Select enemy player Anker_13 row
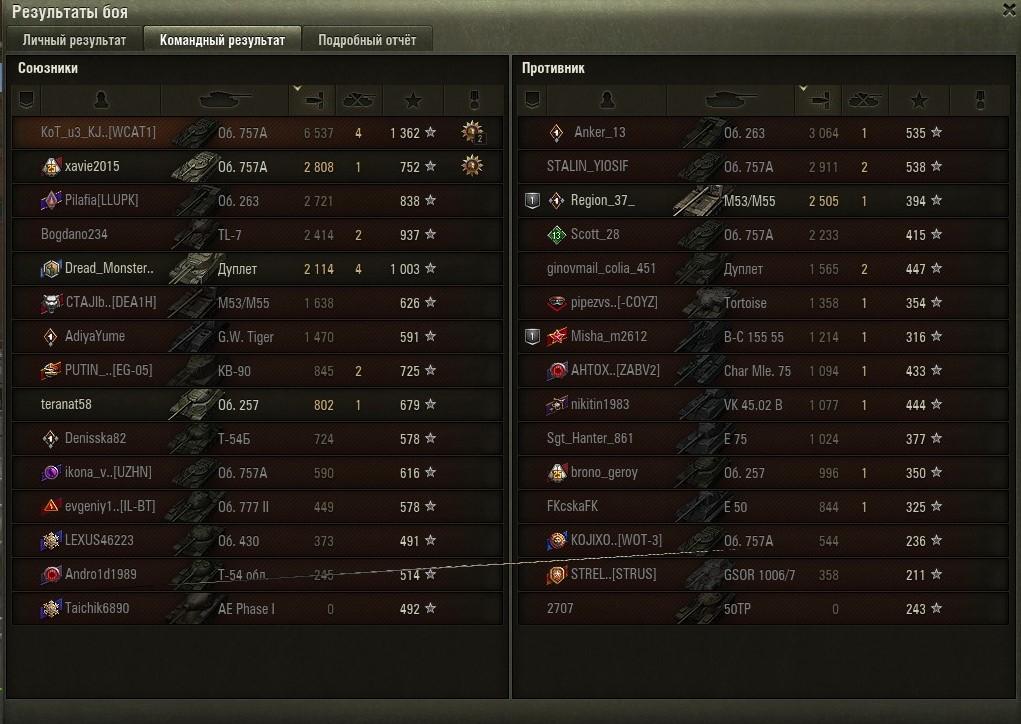Viewport: 1021px width, 724px height. coord(599,133)
